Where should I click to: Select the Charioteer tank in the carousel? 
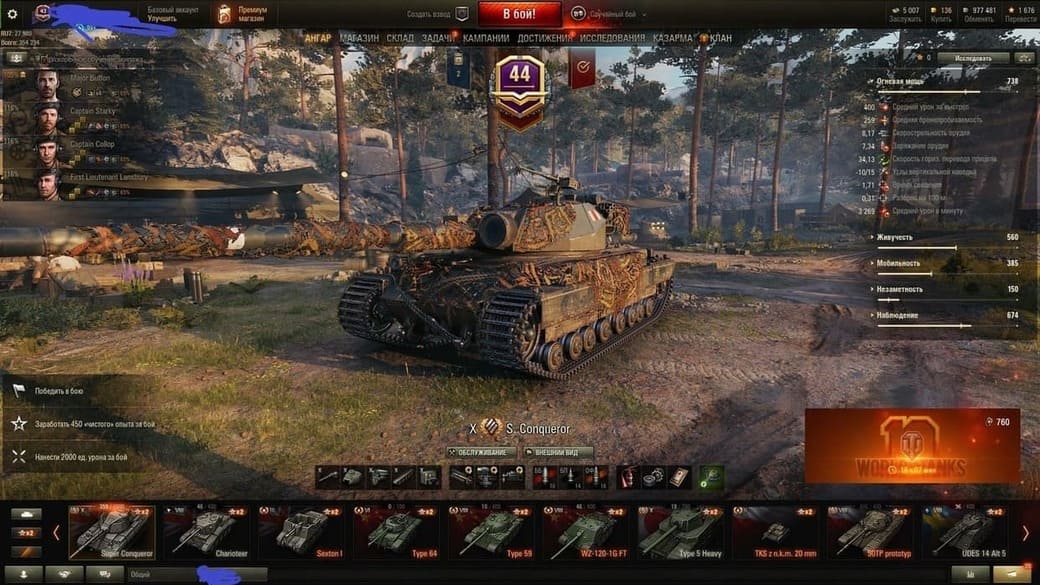(x=204, y=530)
